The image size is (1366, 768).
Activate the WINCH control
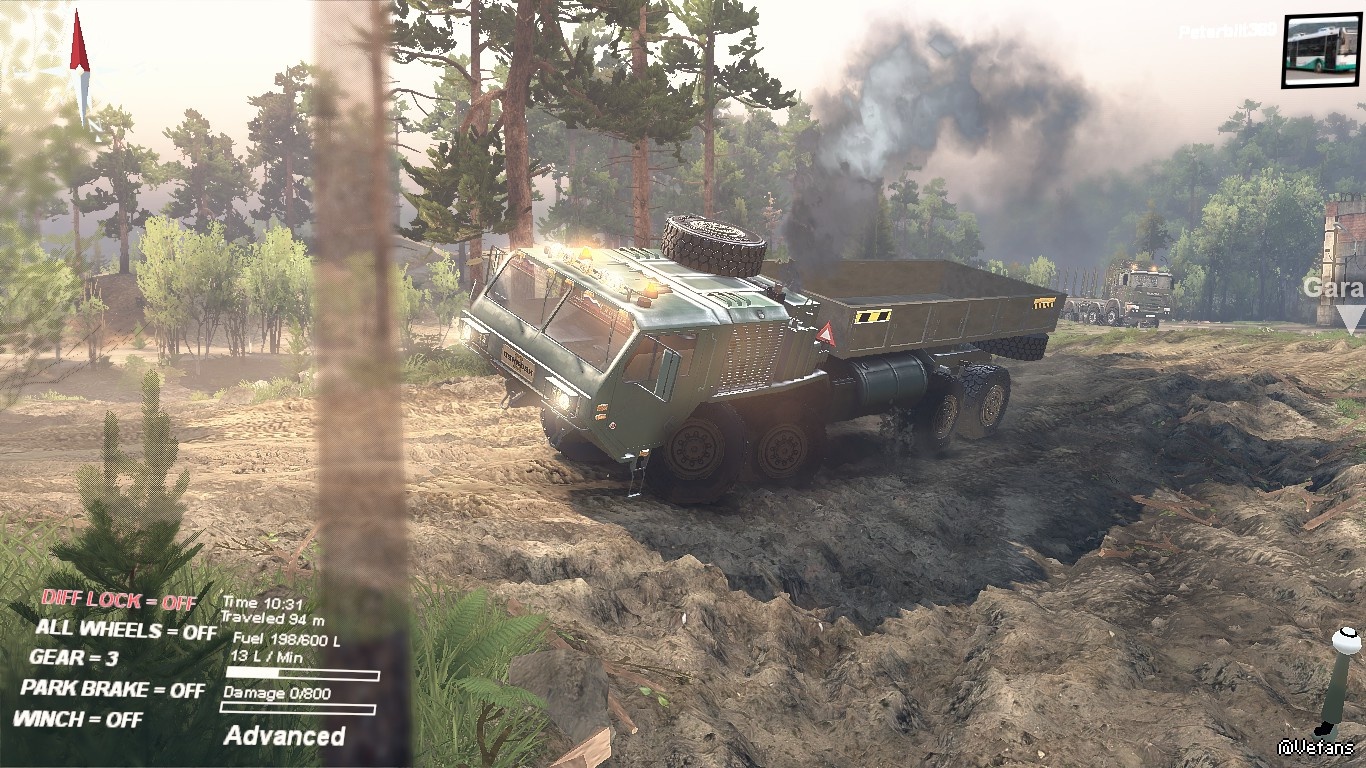77,719
